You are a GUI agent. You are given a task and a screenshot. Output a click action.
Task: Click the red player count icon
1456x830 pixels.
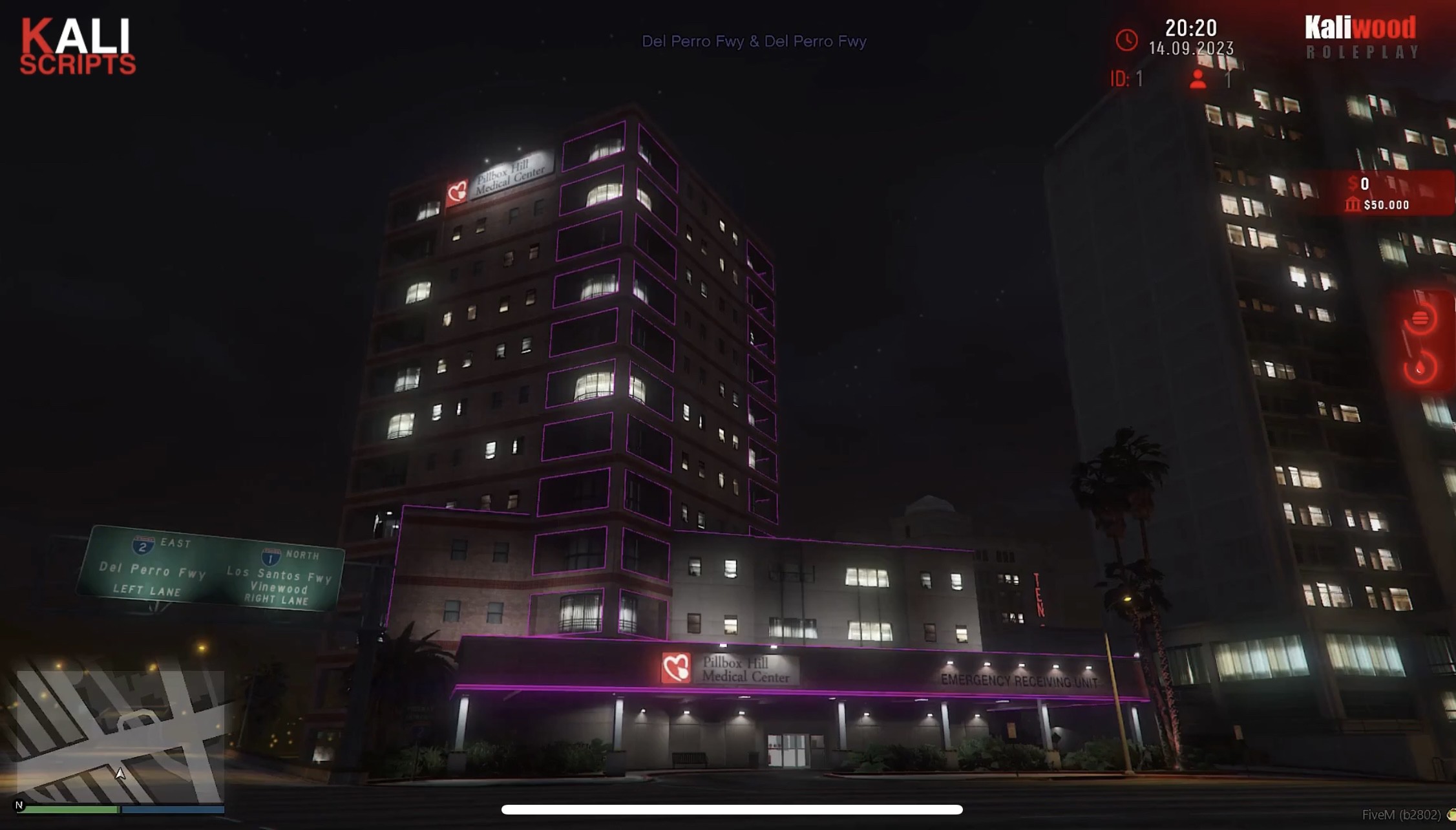[1198, 79]
